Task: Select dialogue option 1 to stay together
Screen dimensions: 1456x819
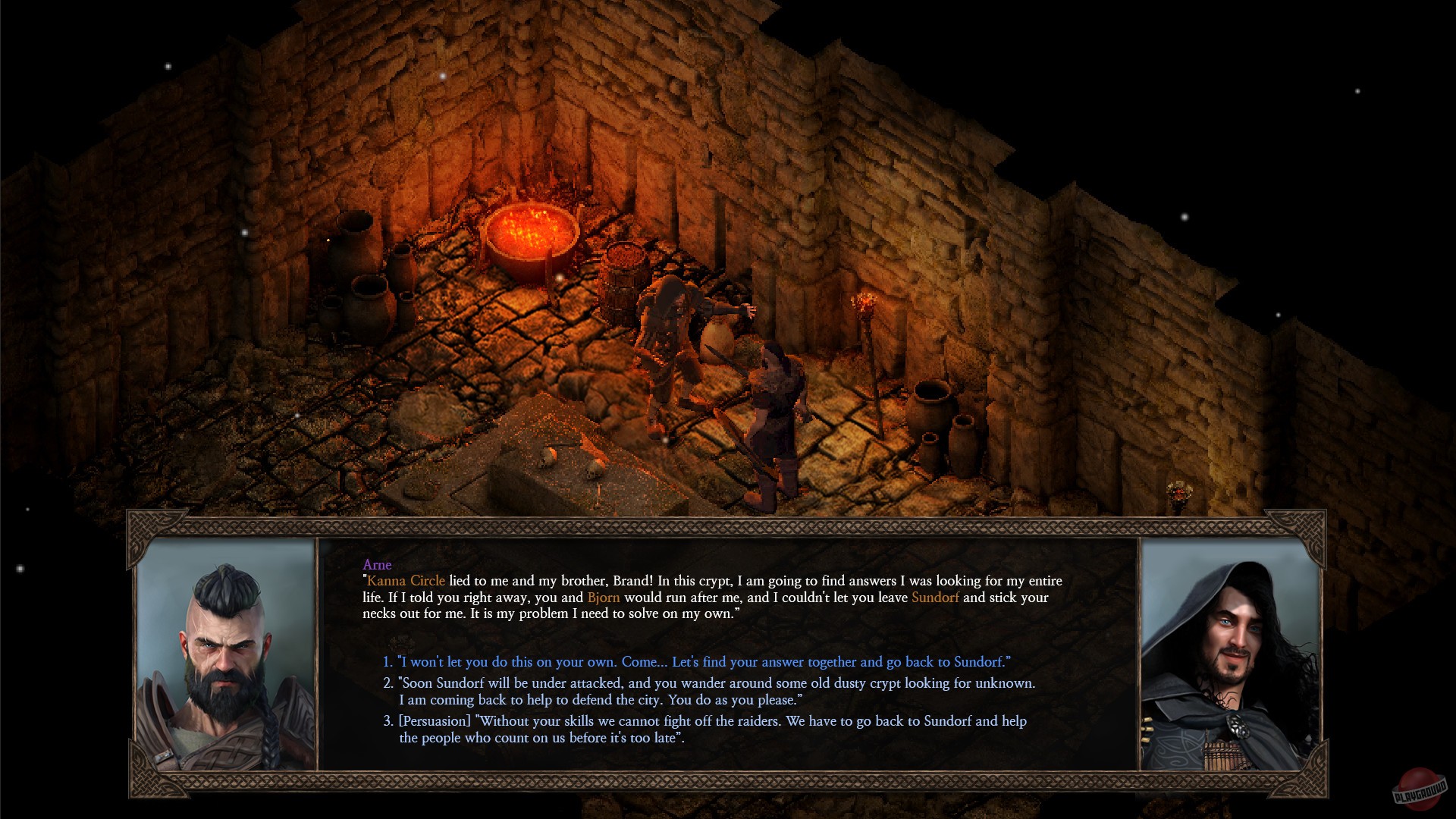Action: 694,661
